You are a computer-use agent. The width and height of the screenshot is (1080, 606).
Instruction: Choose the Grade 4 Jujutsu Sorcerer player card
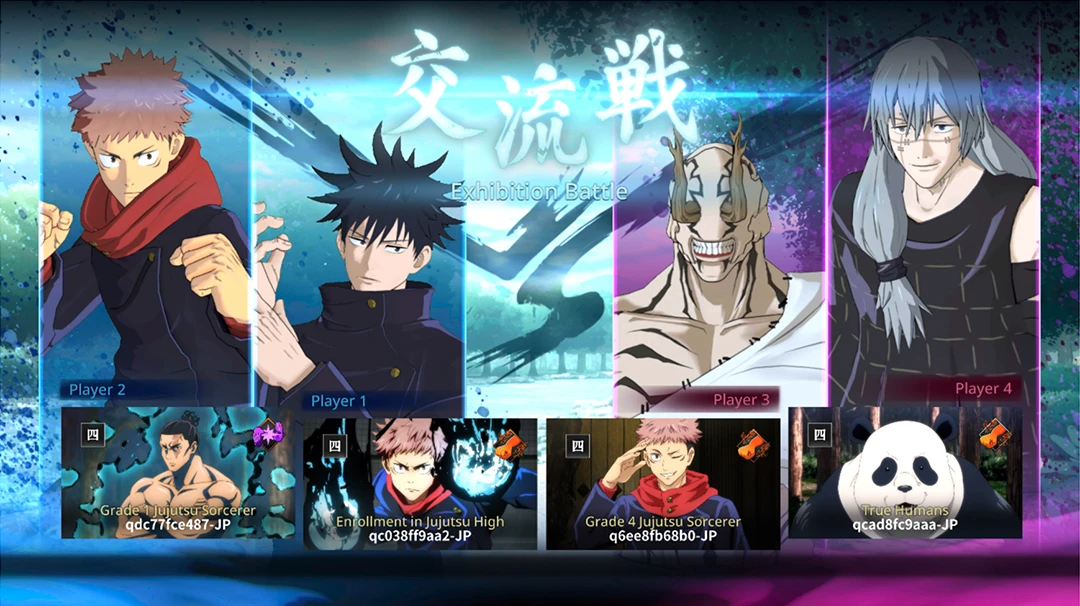coord(663,483)
